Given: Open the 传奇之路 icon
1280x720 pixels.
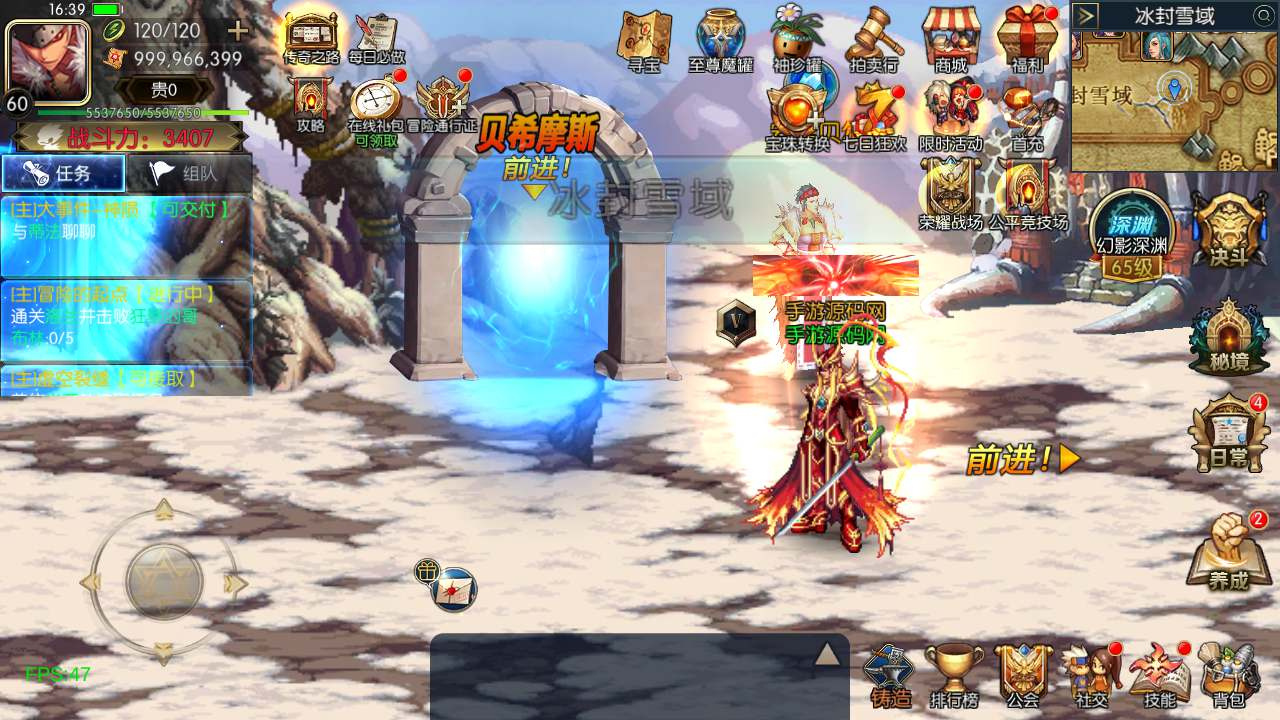Looking at the screenshot, I should [311, 38].
